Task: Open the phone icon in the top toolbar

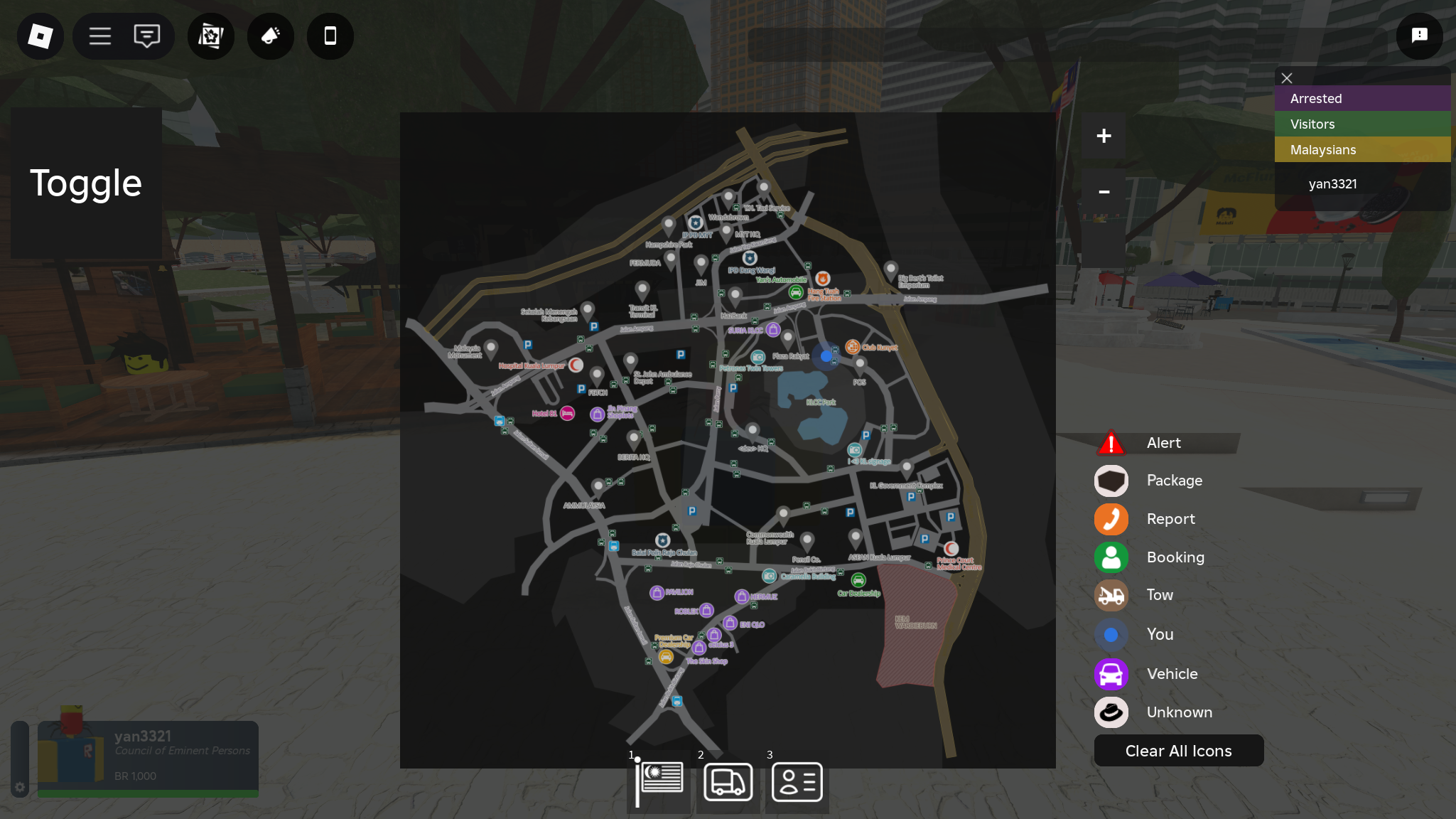Action: tap(329, 36)
